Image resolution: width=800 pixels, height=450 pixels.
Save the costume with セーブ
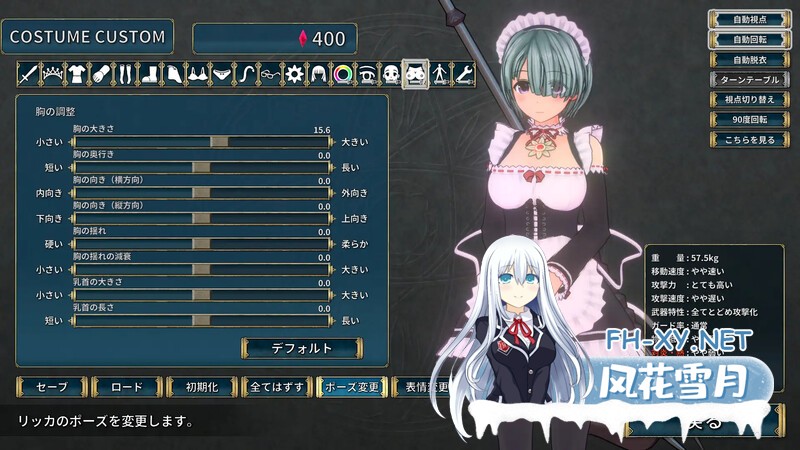click(x=50, y=387)
